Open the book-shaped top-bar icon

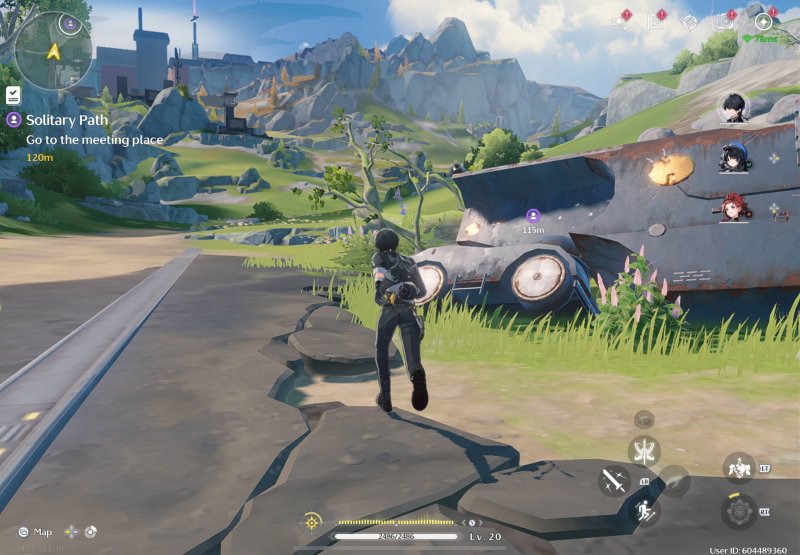[x=655, y=21]
